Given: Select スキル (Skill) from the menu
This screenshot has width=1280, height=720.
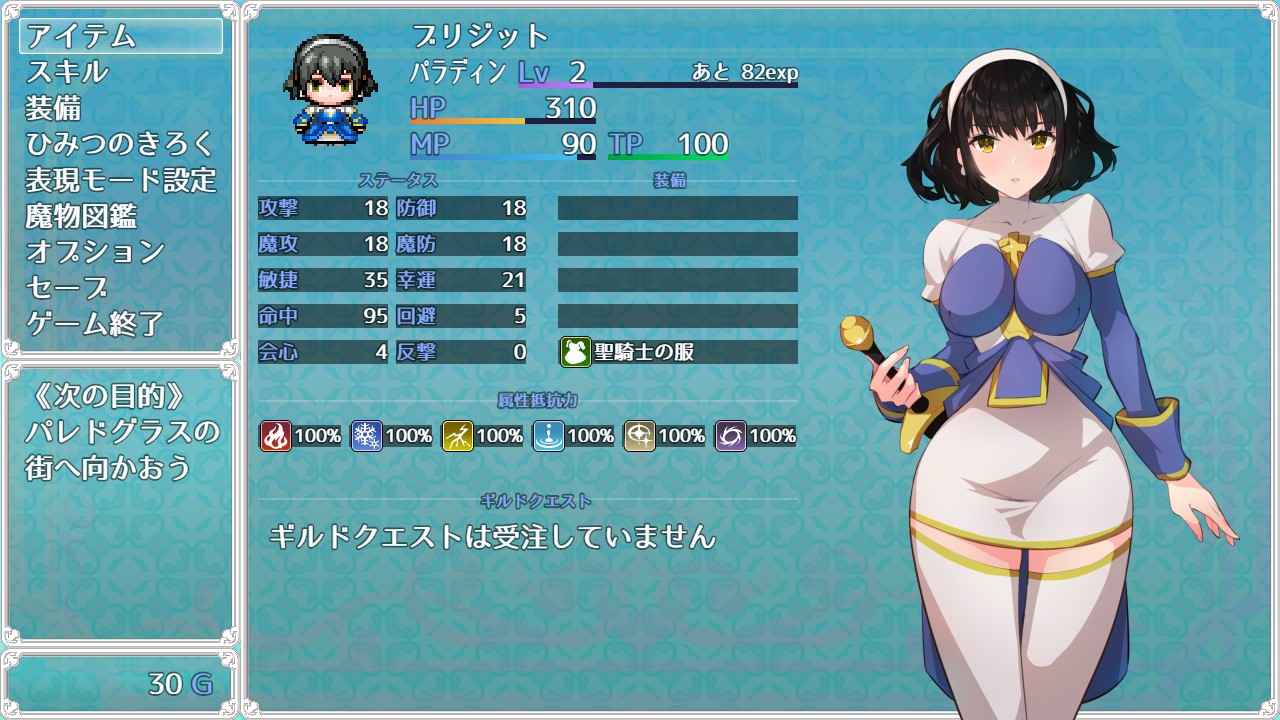Looking at the screenshot, I should (x=120, y=72).
